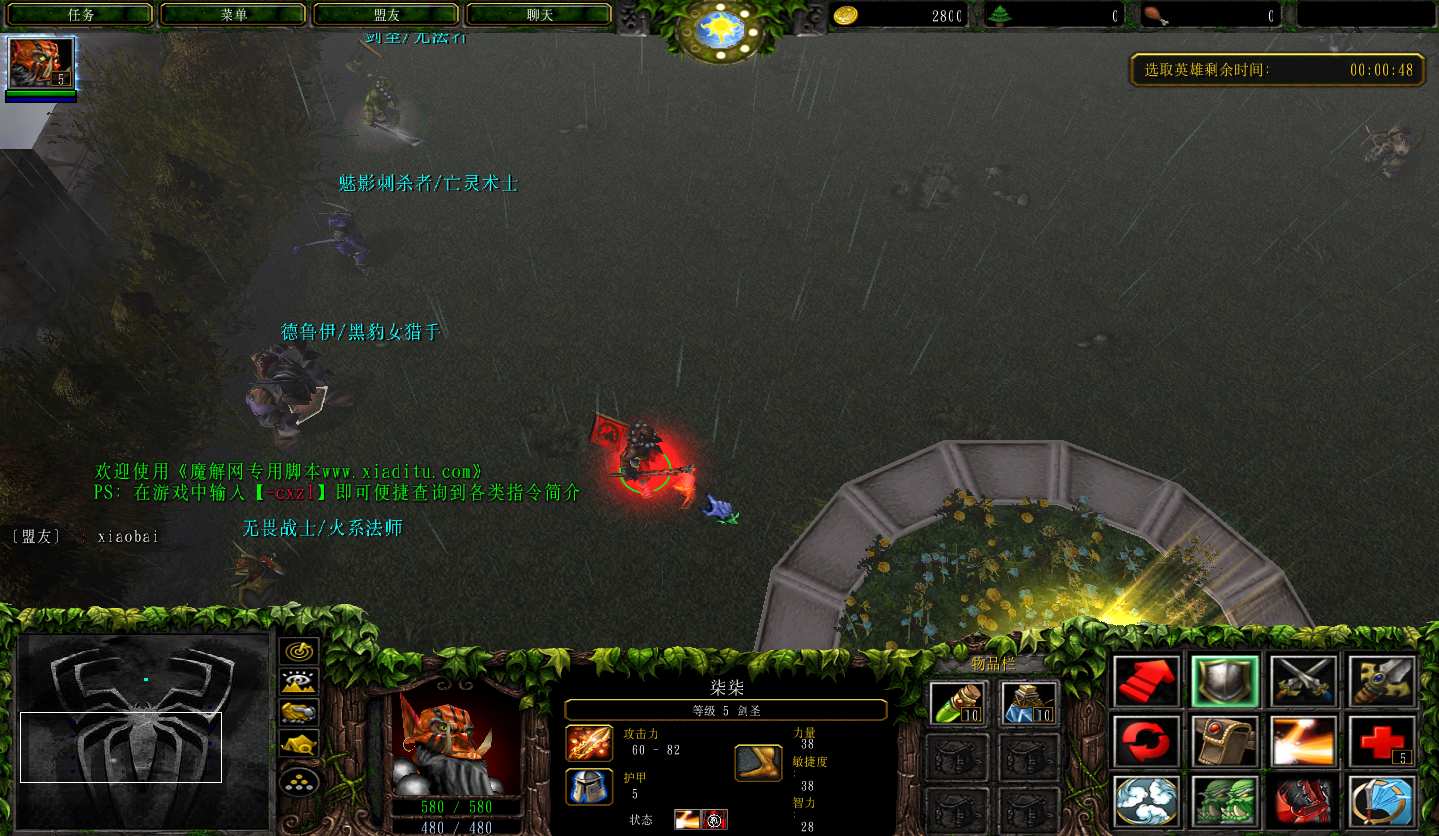Select the shield Hold Position command
This screenshot has height=836, width=1439.
pos(1224,682)
